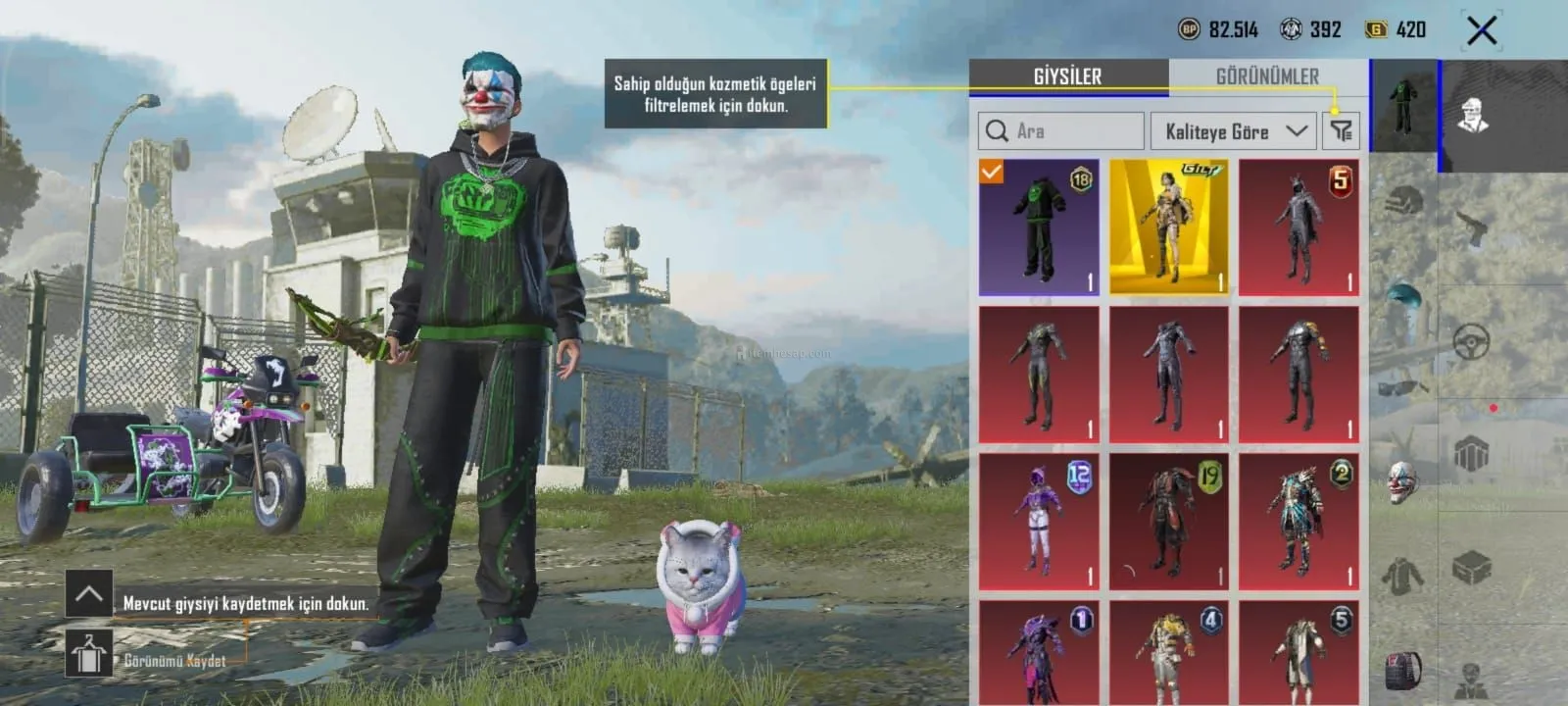This screenshot has height=706, width=1568.
Task: Open the GÖRÜNÜMLER tab
Action: (x=1266, y=76)
